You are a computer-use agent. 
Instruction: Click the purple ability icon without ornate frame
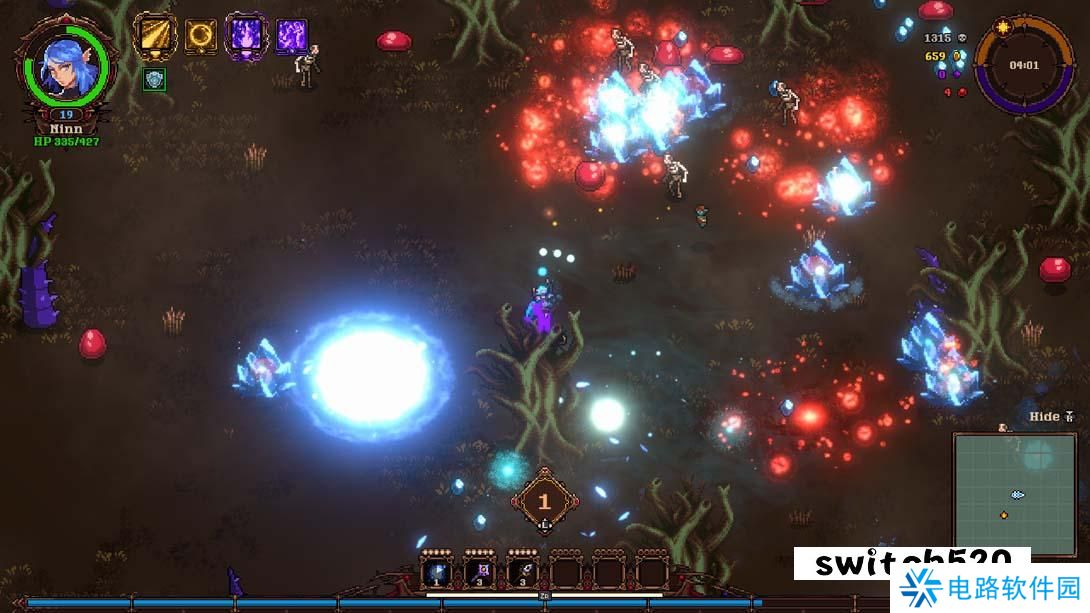click(x=291, y=36)
